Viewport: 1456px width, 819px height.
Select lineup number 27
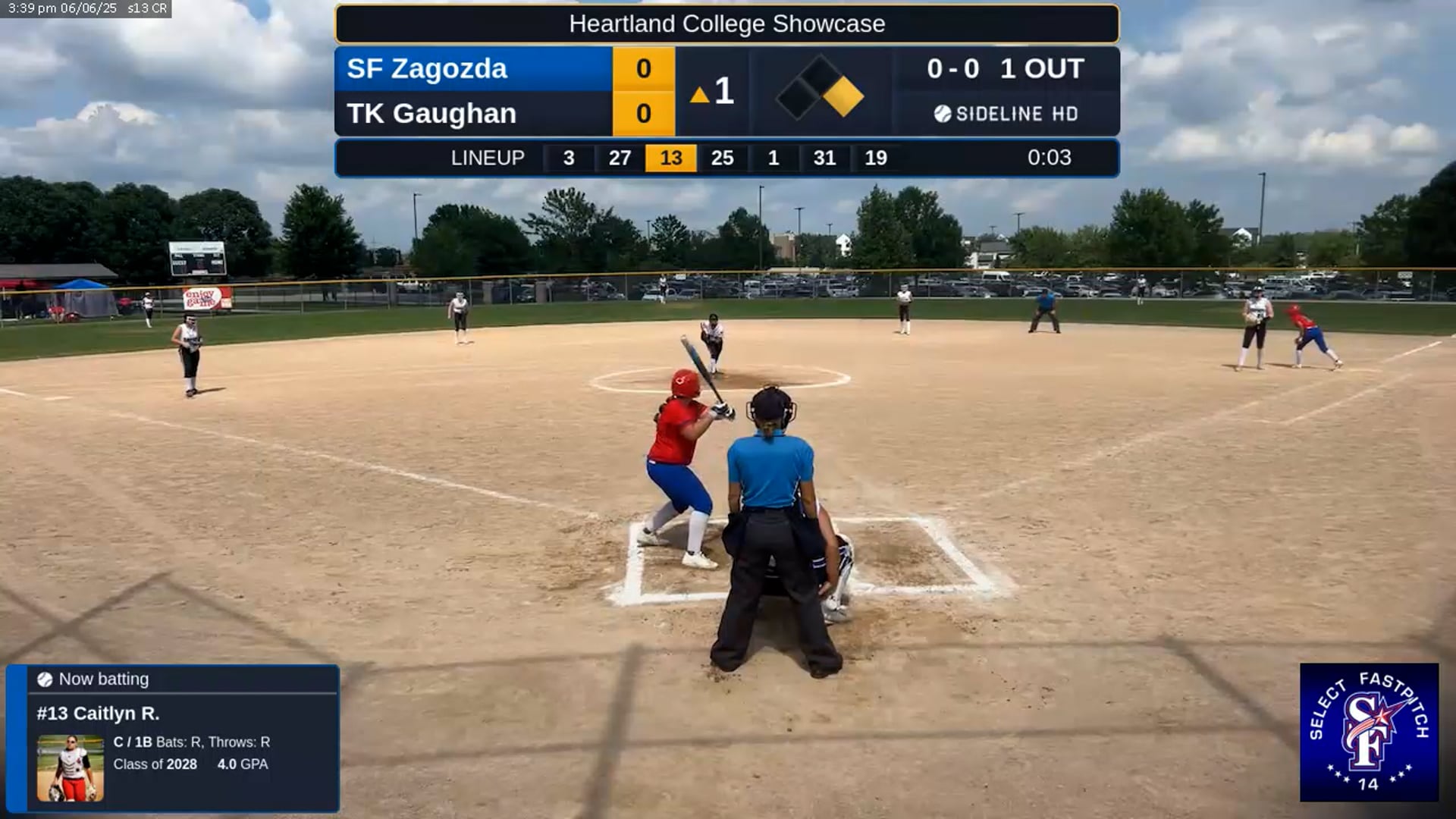(620, 158)
